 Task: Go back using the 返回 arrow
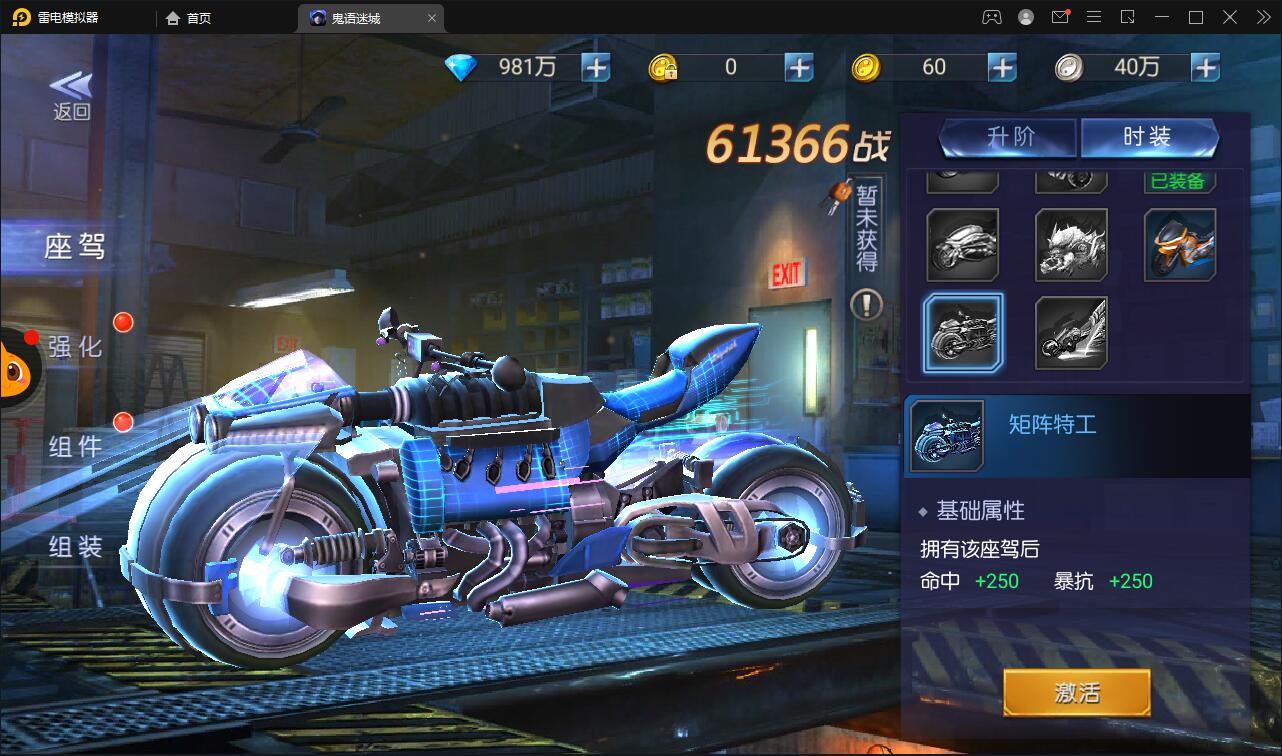point(71,96)
